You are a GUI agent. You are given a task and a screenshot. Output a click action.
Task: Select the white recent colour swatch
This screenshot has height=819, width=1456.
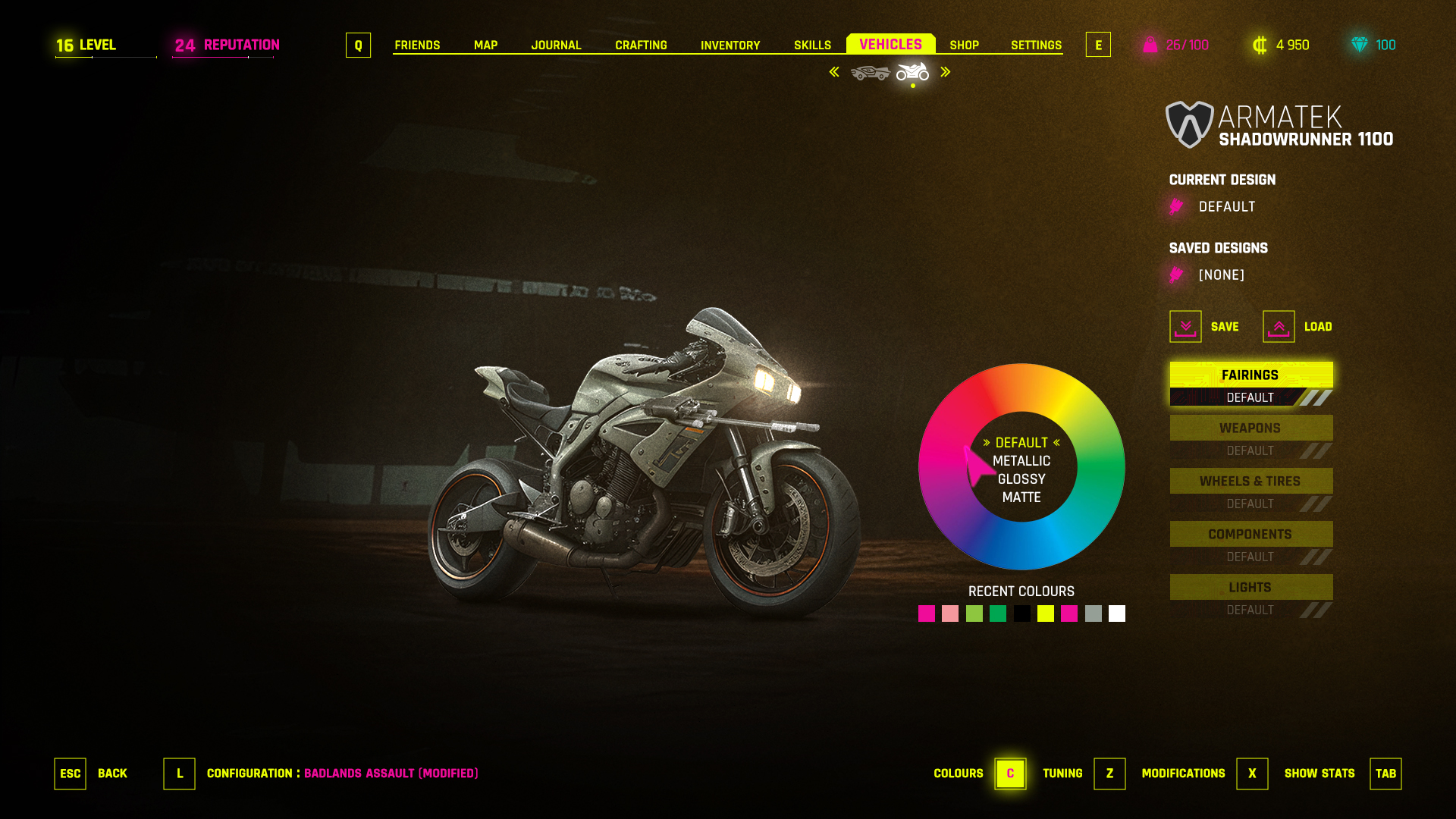[x=1117, y=613]
